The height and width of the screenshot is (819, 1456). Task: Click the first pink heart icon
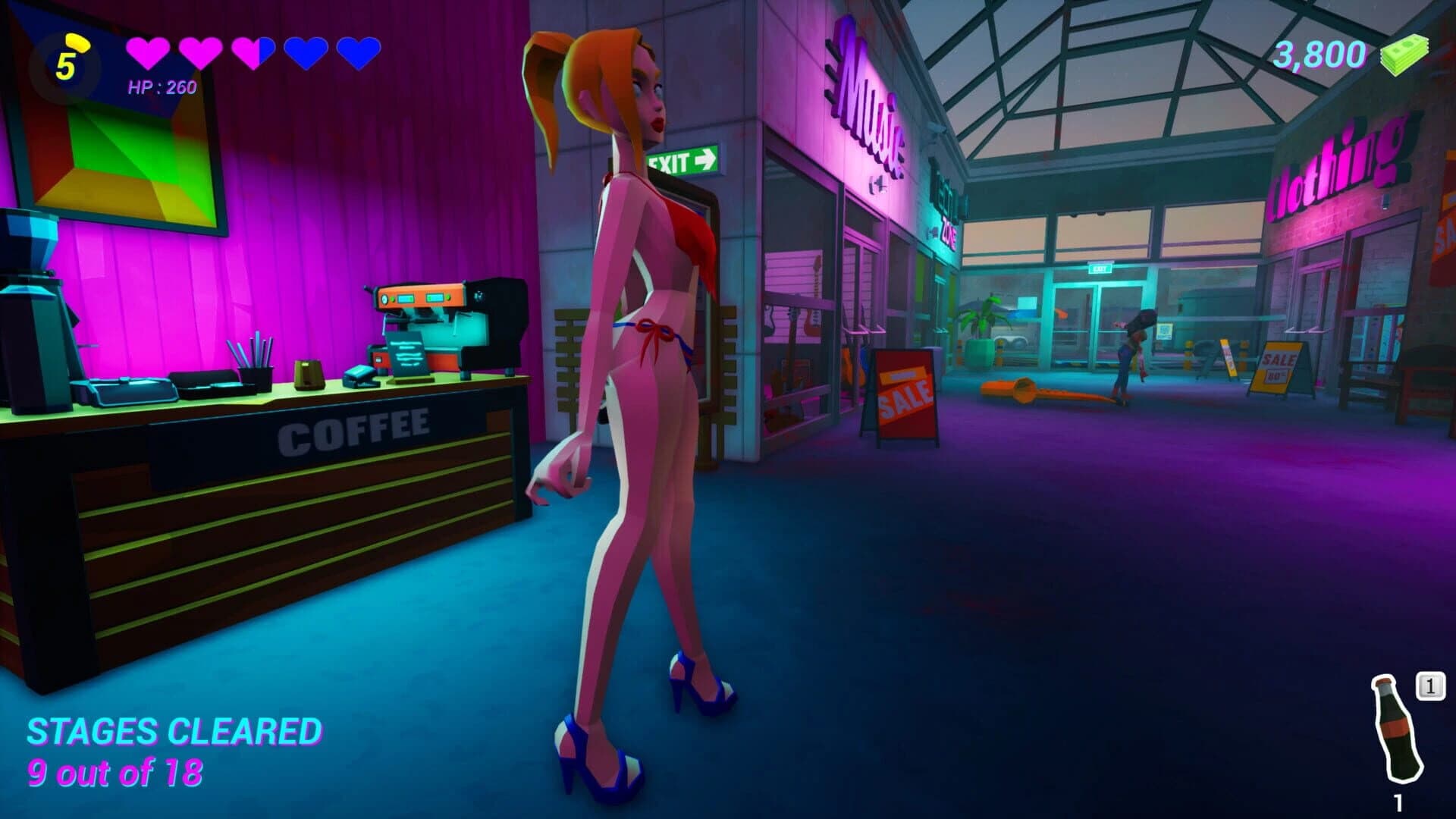148,53
